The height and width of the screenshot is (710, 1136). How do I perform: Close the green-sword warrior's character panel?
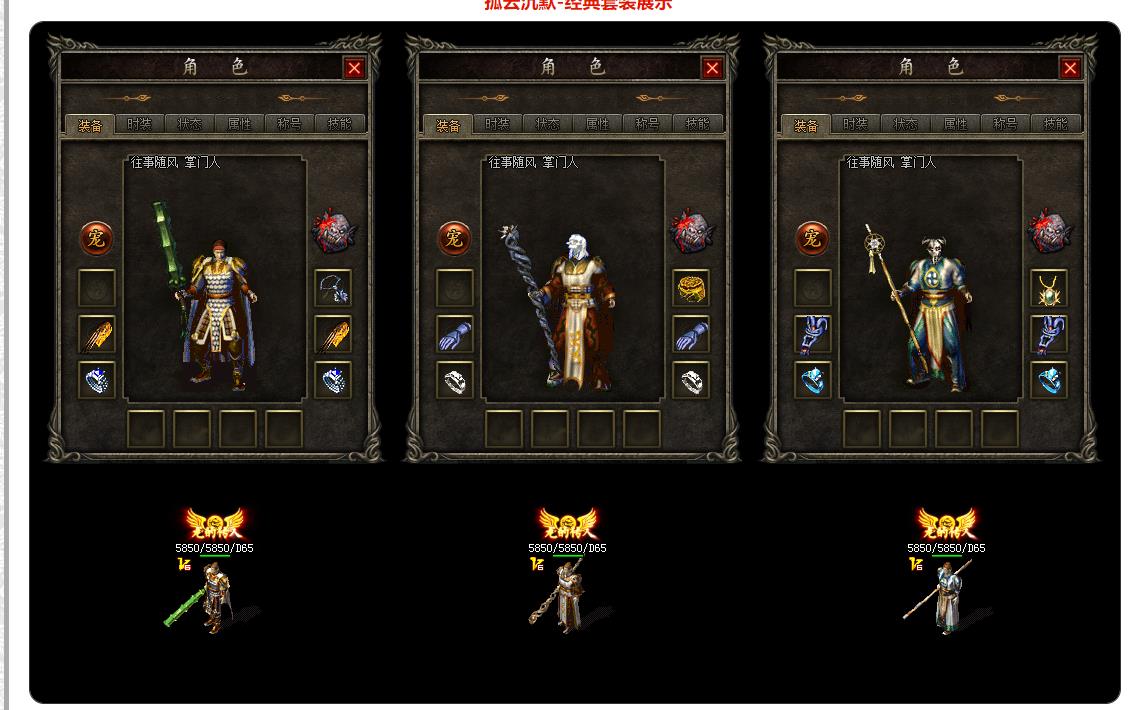coord(354,68)
